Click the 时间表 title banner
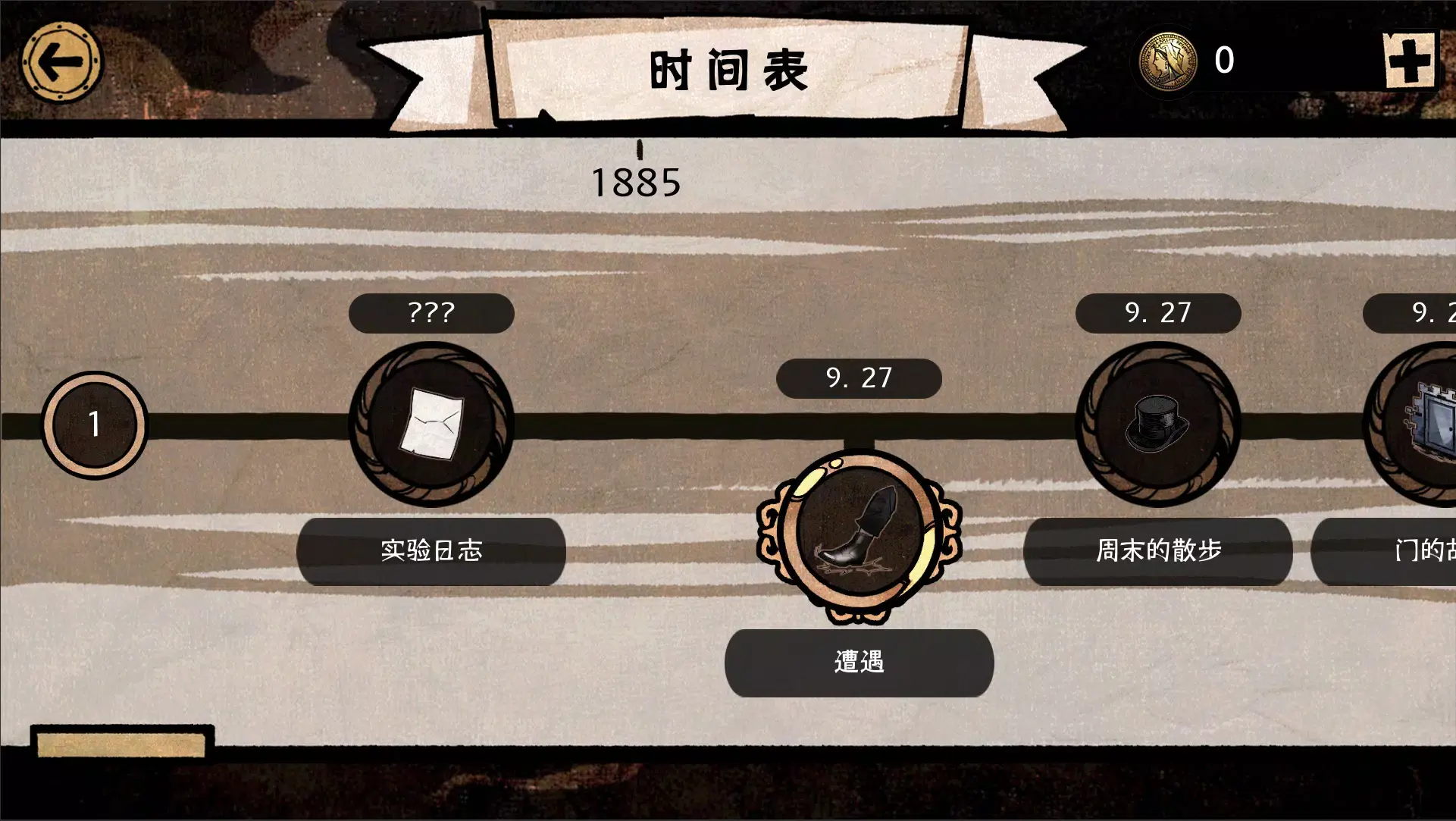The width and height of the screenshot is (1456, 821). (x=728, y=70)
